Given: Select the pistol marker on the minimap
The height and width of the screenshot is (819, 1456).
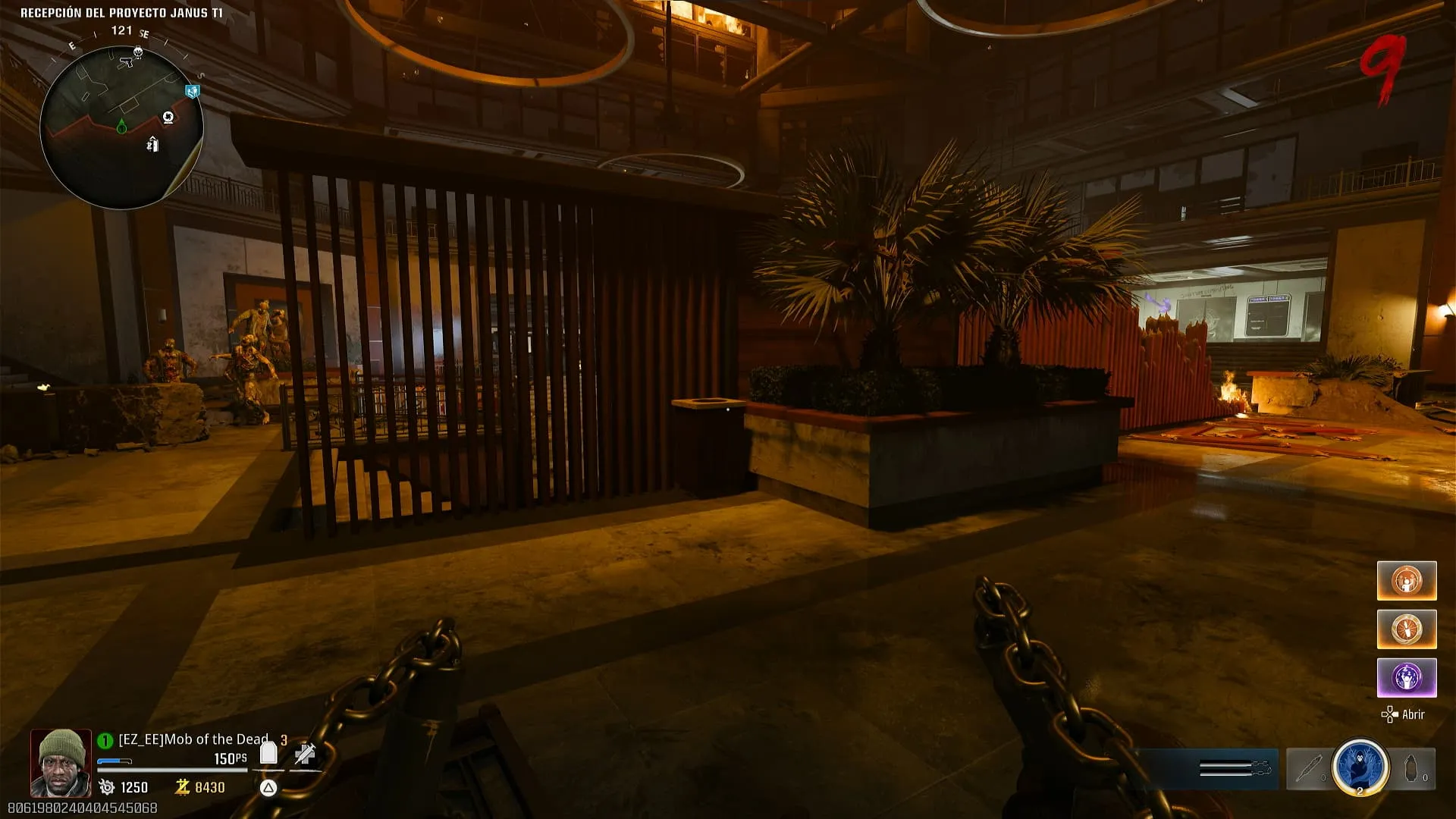Looking at the screenshot, I should [126, 63].
